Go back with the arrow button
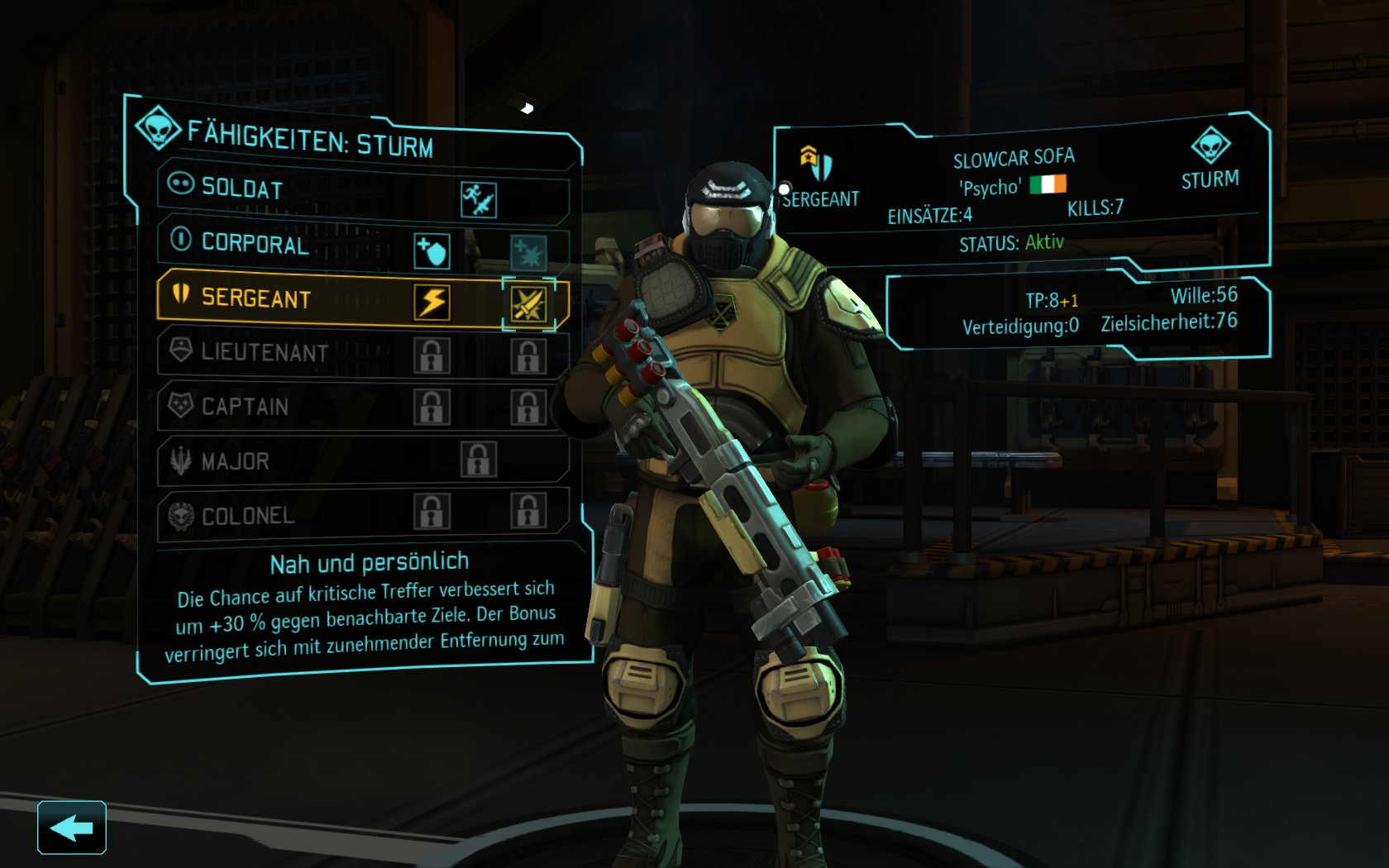1389x868 pixels. (71, 827)
